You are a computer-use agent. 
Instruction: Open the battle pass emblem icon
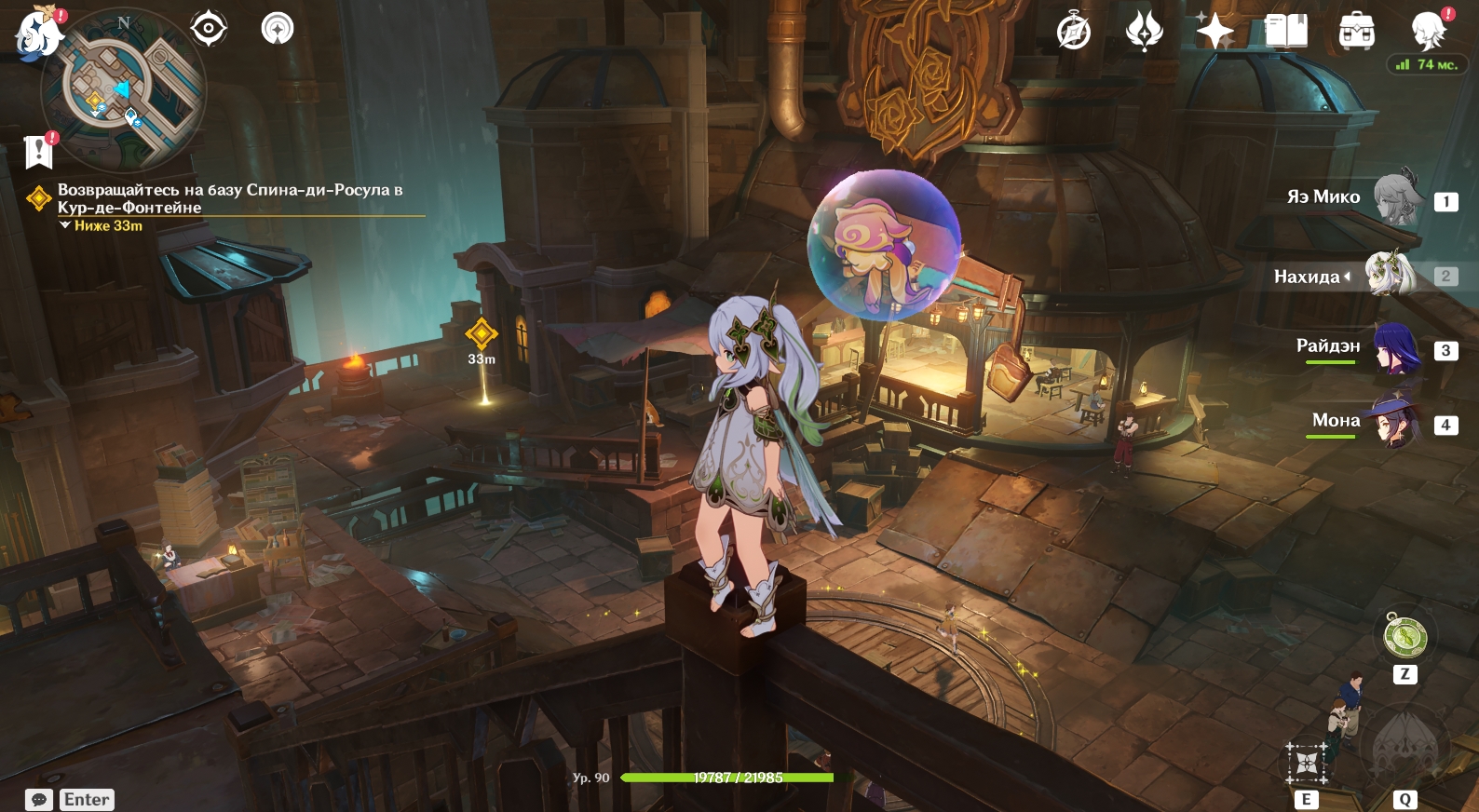coord(1144,32)
